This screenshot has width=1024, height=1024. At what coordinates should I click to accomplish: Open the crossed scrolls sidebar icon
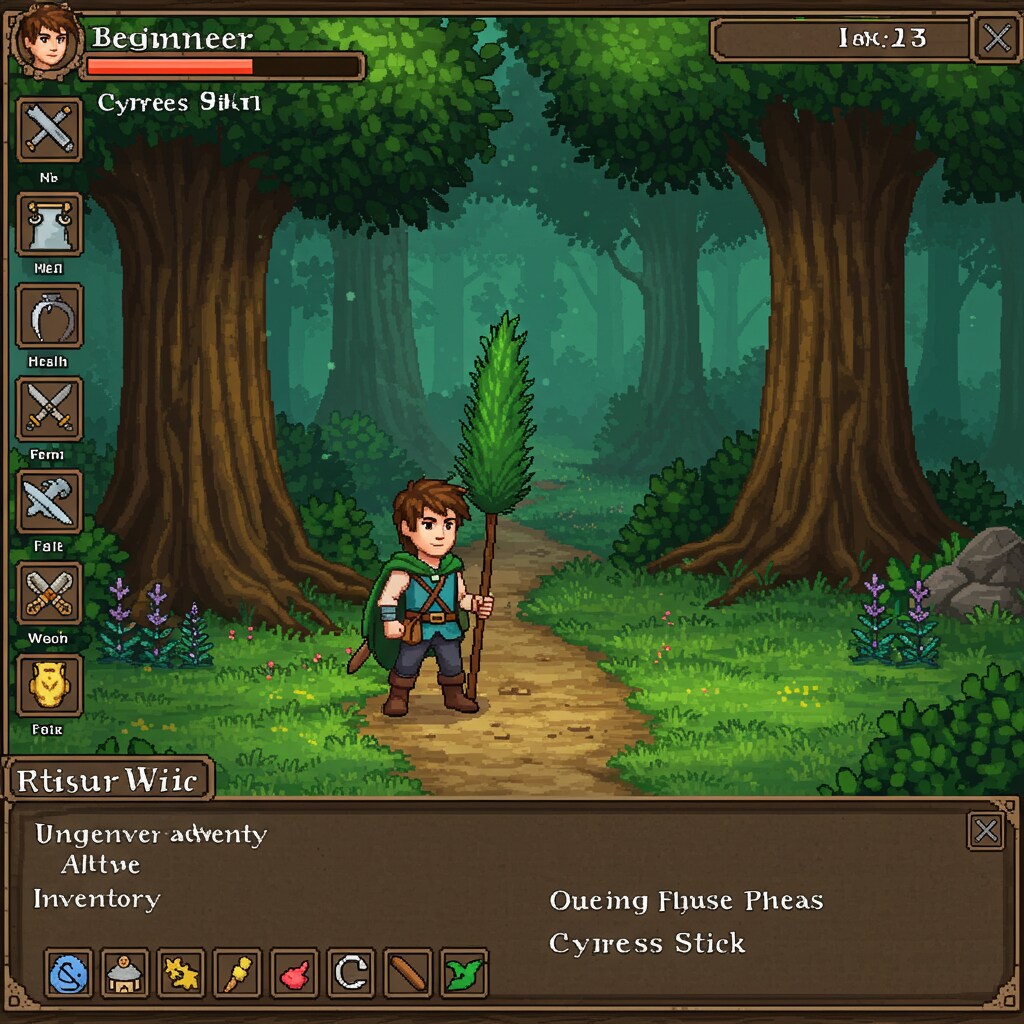[49, 131]
